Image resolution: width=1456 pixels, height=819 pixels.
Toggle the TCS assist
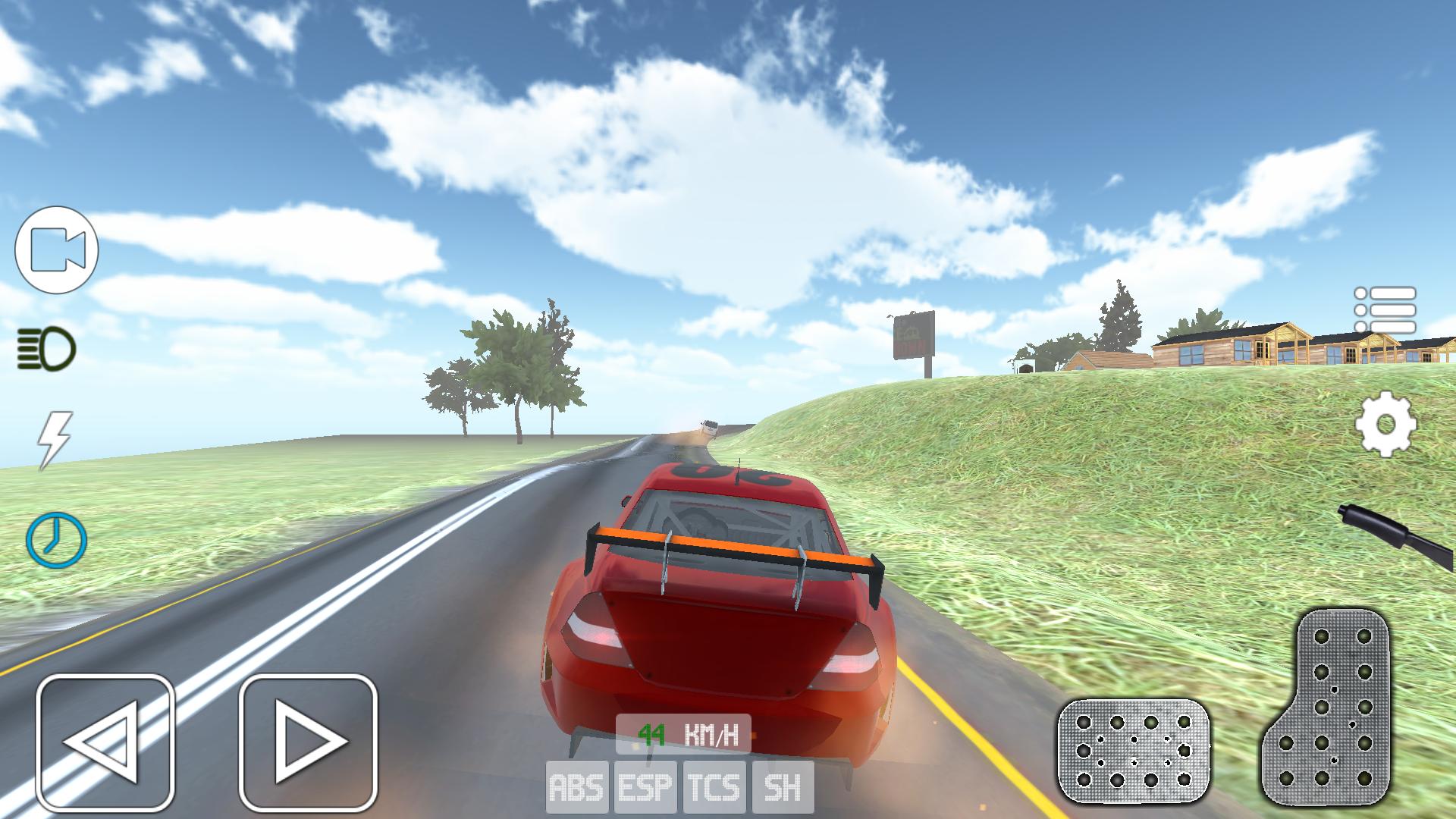click(714, 787)
